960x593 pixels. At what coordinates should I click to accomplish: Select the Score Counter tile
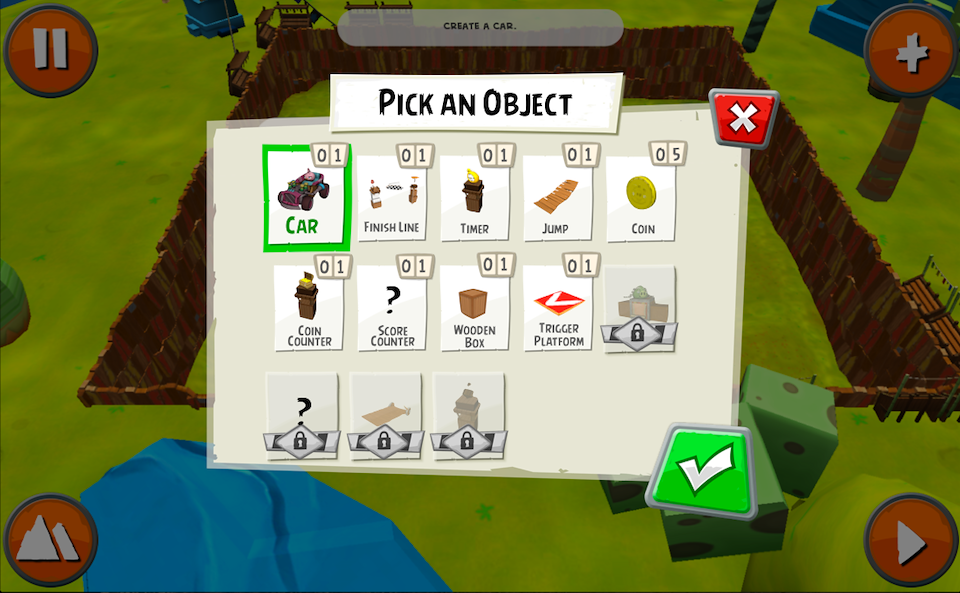pyautogui.click(x=392, y=309)
